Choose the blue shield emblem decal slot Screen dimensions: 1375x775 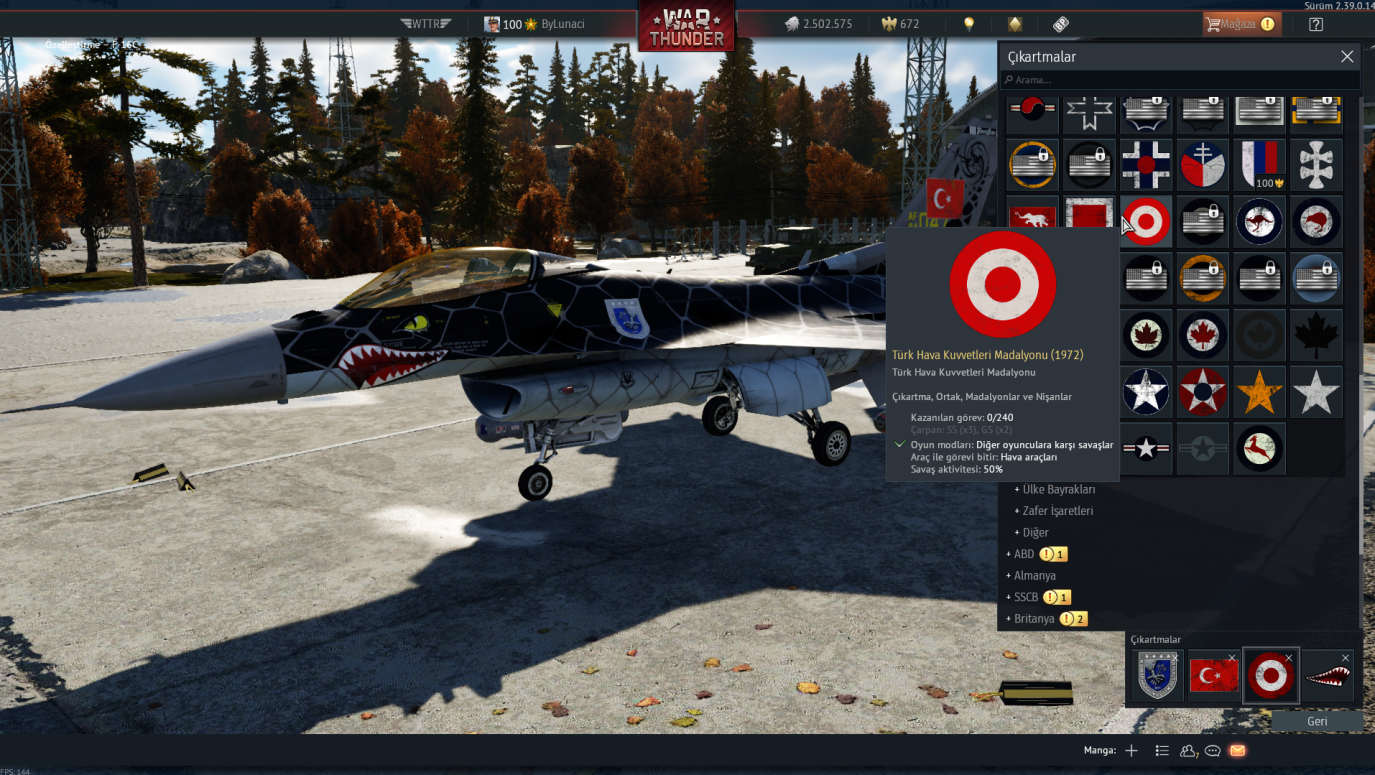click(1159, 676)
